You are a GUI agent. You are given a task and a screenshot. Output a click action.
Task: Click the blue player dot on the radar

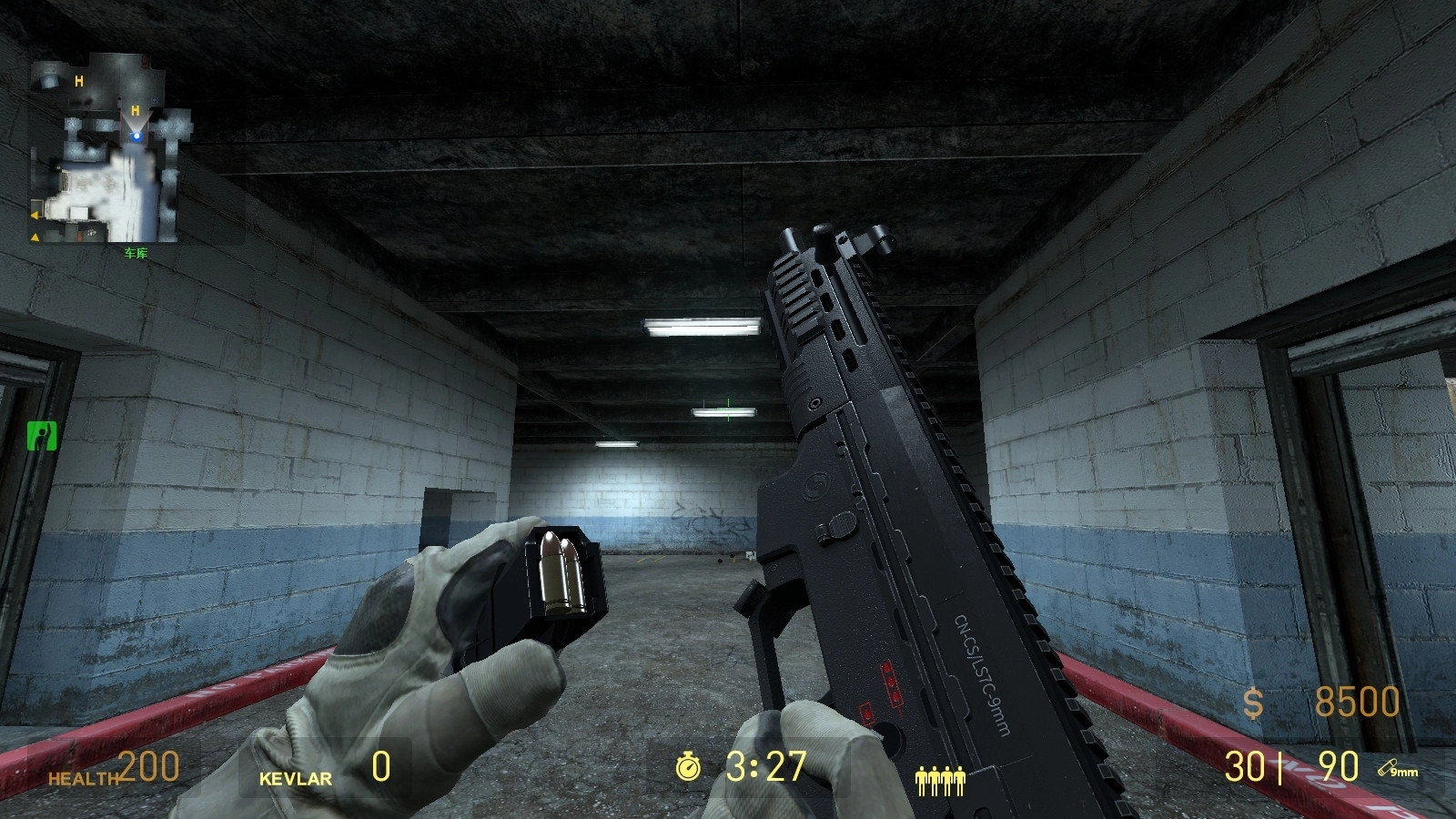pos(136,136)
